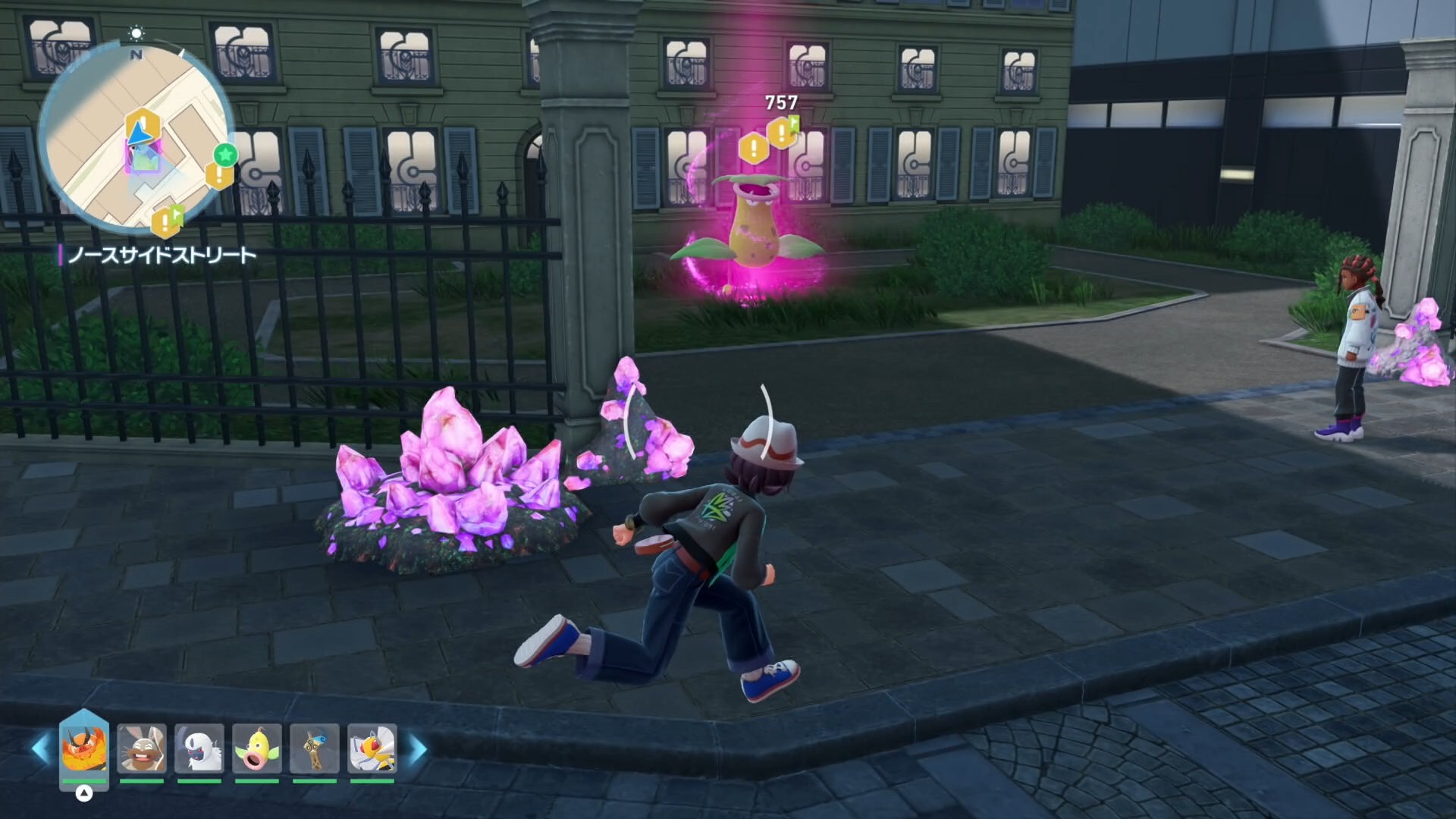Viewport: 1456px width, 819px height.
Task: Click the flagged quest marker on minimap's bottom edge
Action: (167, 221)
